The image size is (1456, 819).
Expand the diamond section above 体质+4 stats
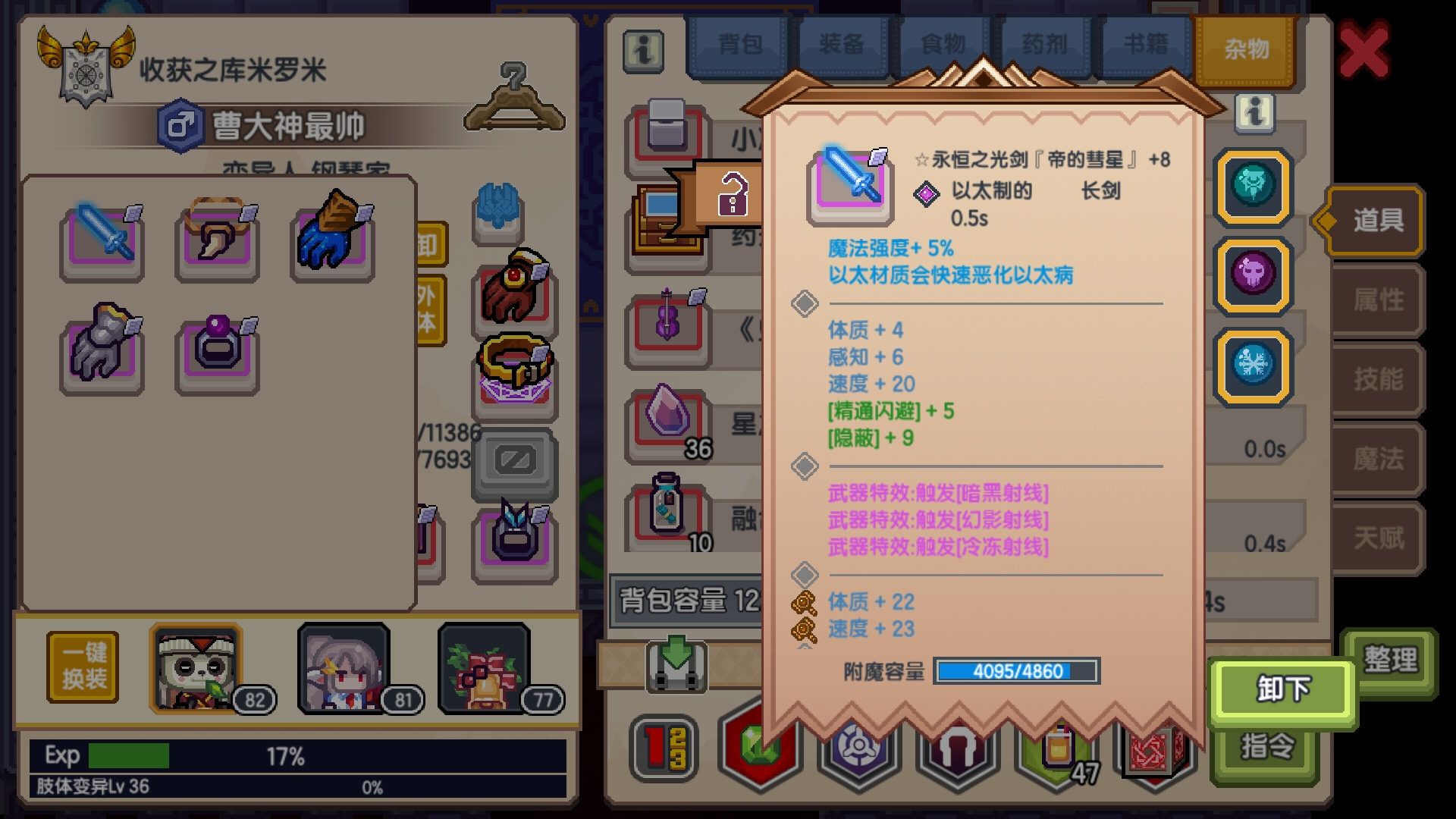pos(806,303)
